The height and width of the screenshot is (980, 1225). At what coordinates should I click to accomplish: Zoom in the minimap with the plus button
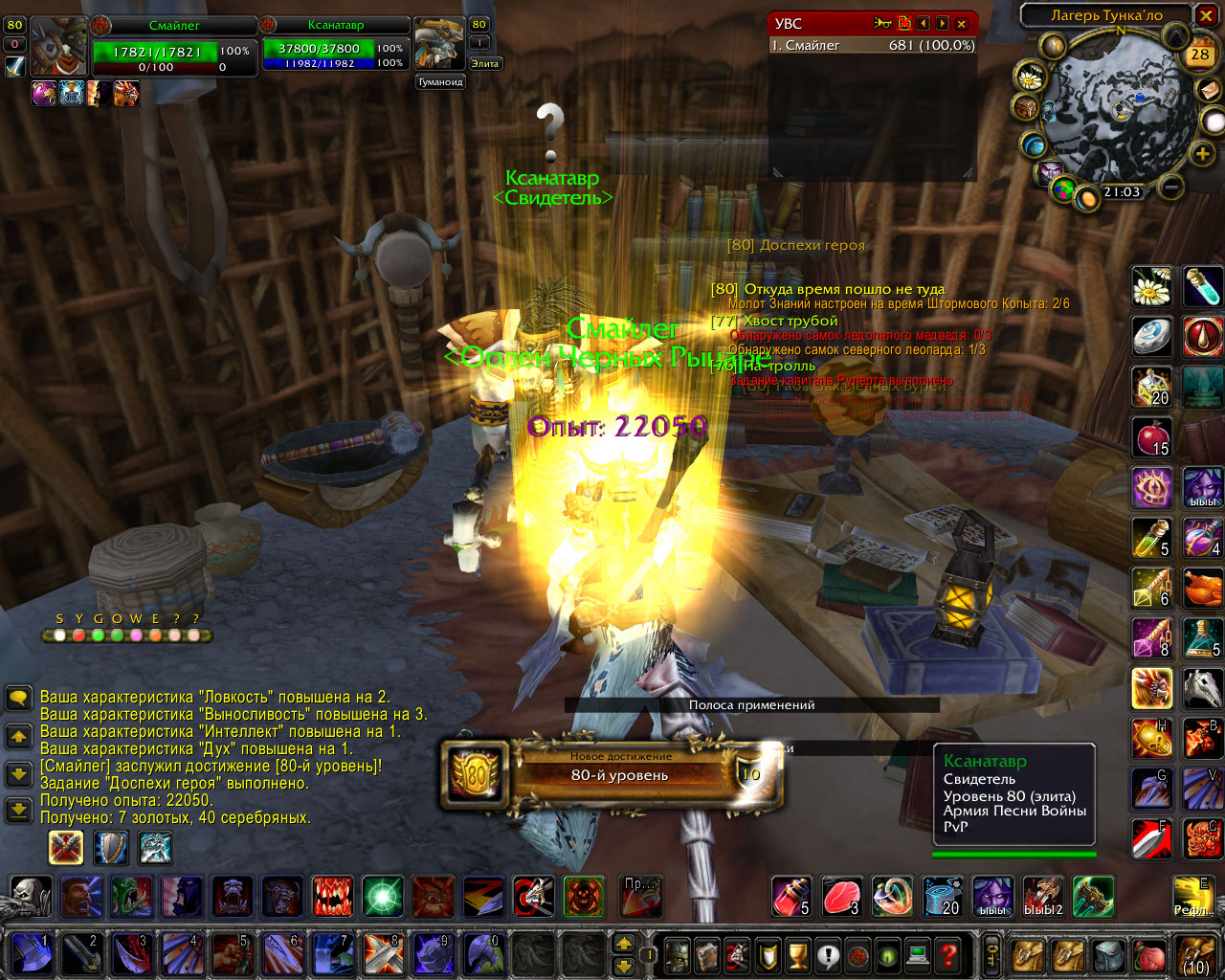1202,153
